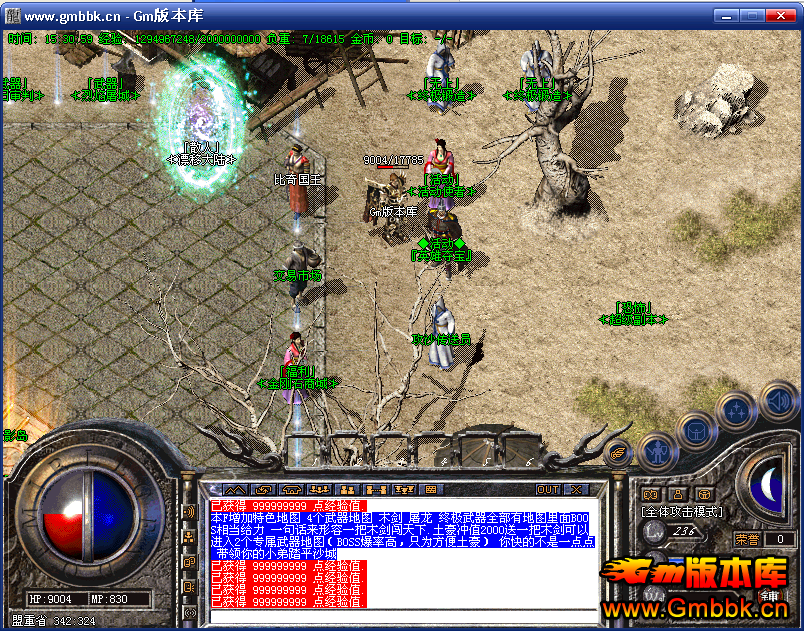Image resolution: width=804 pixels, height=631 pixels.
Task: Click the OUT button above chat
Action: point(547,490)
